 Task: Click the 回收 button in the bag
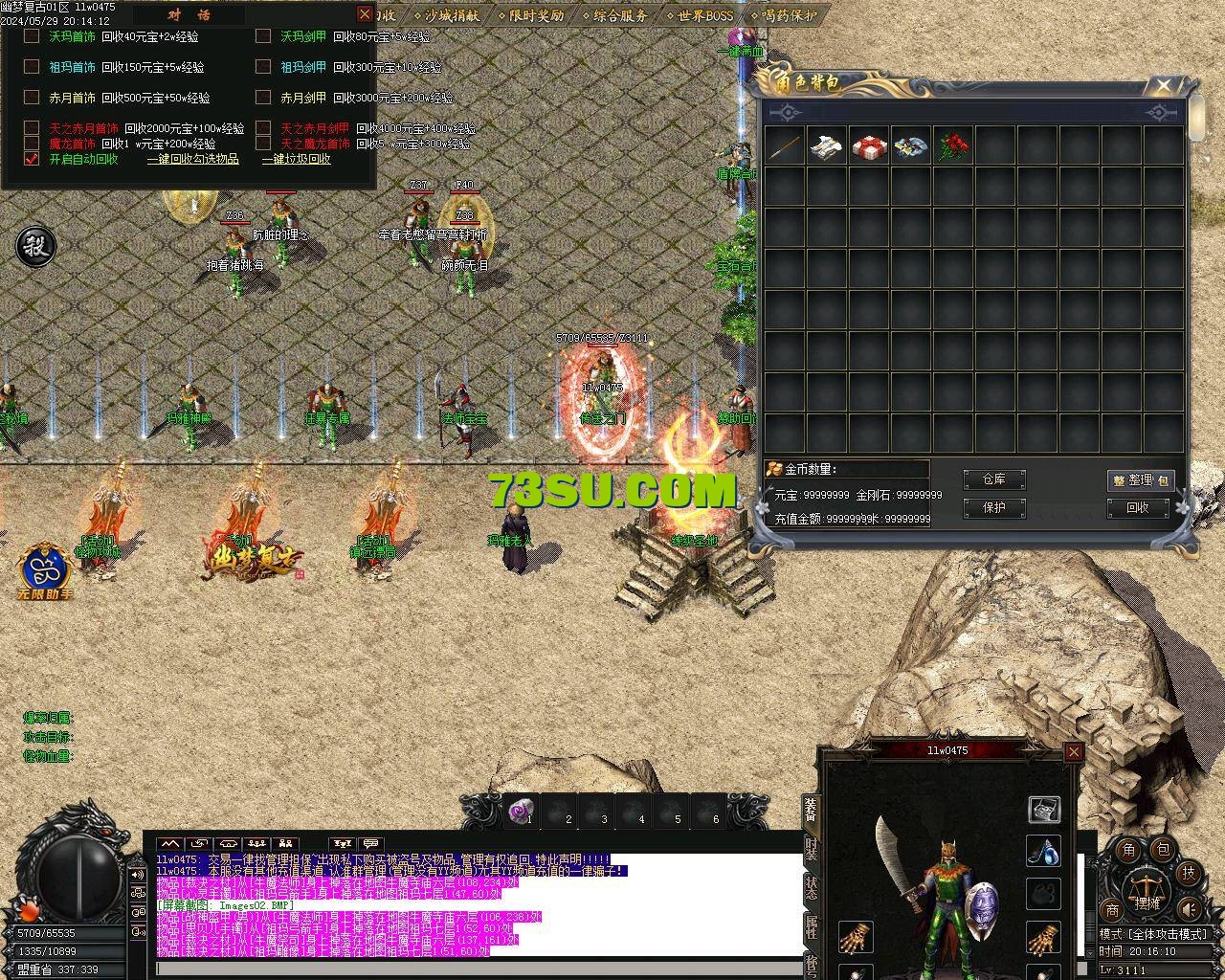[1138, 507]
